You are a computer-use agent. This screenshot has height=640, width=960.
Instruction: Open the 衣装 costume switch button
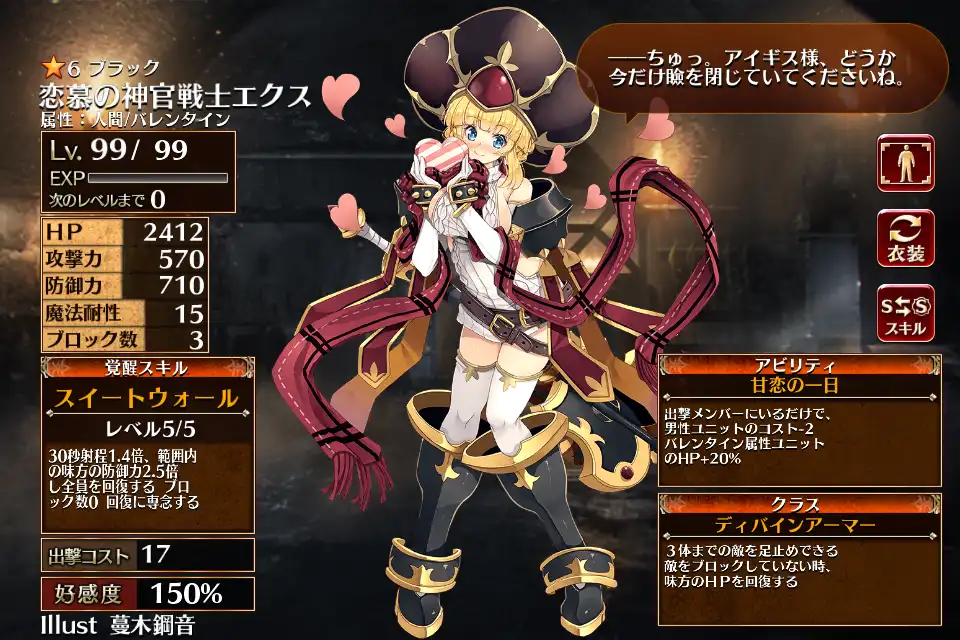905,238
